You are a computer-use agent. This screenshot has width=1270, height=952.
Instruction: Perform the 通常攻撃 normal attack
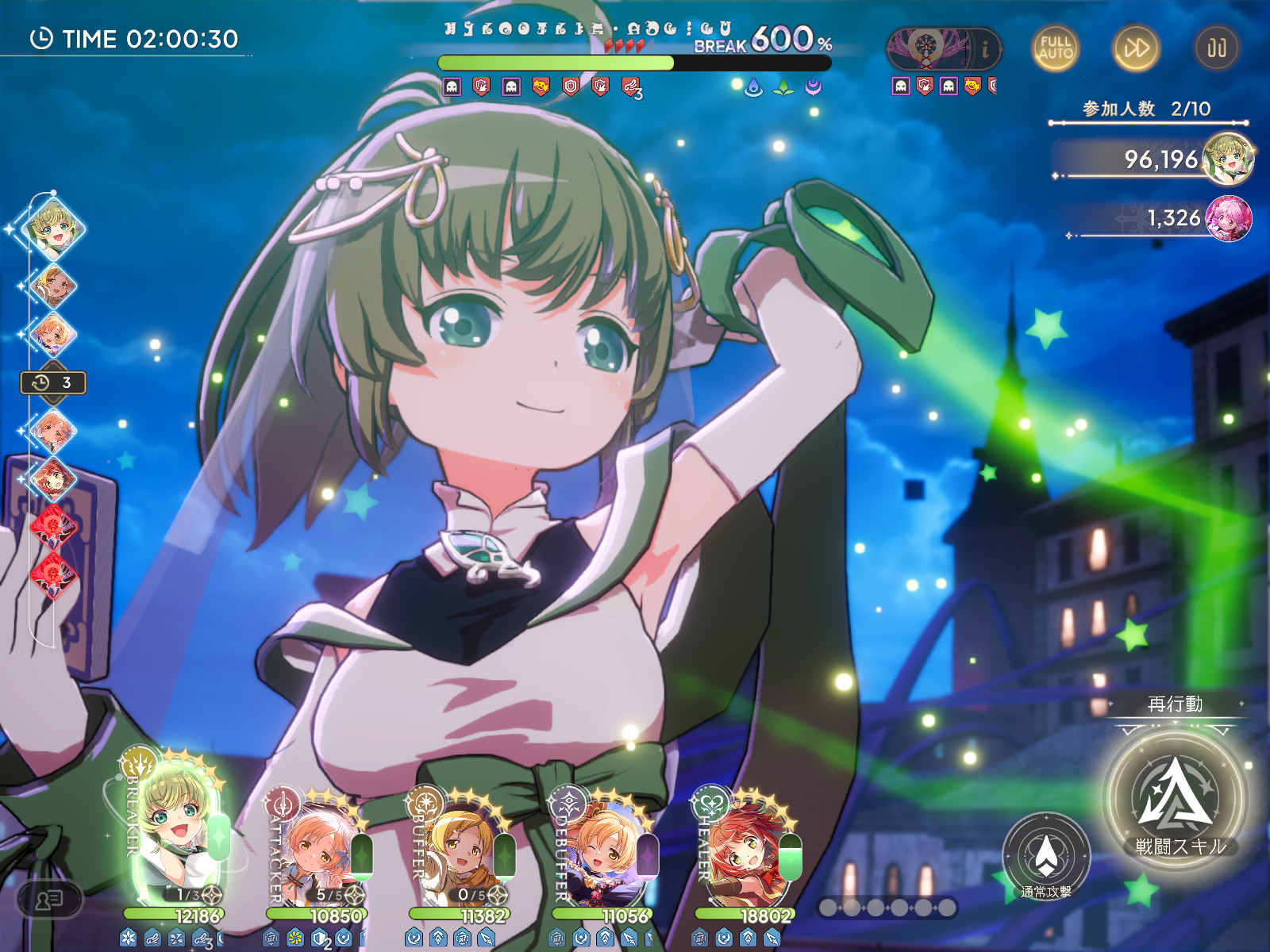click(x=1046, y=857)
